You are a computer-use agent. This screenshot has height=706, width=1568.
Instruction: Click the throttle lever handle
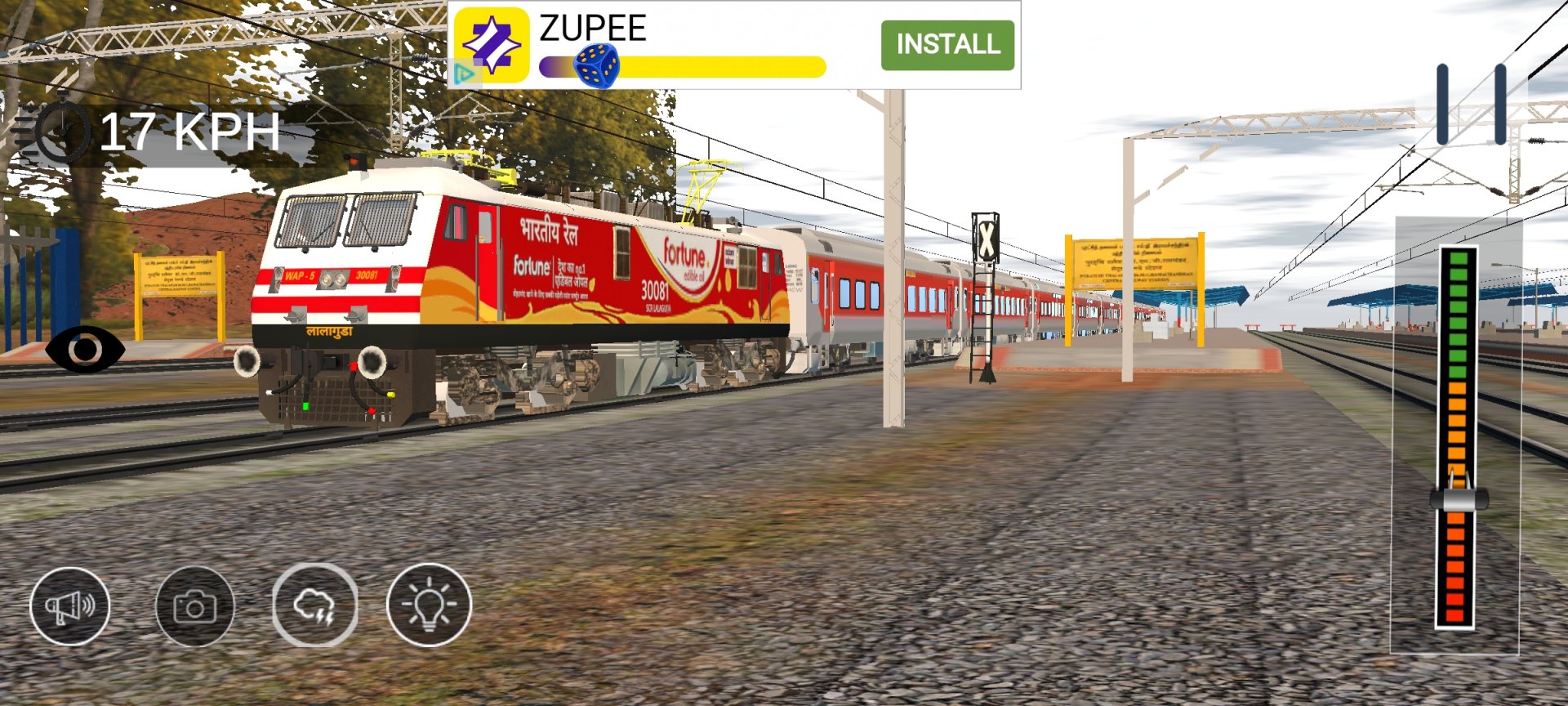[1459, 498]
